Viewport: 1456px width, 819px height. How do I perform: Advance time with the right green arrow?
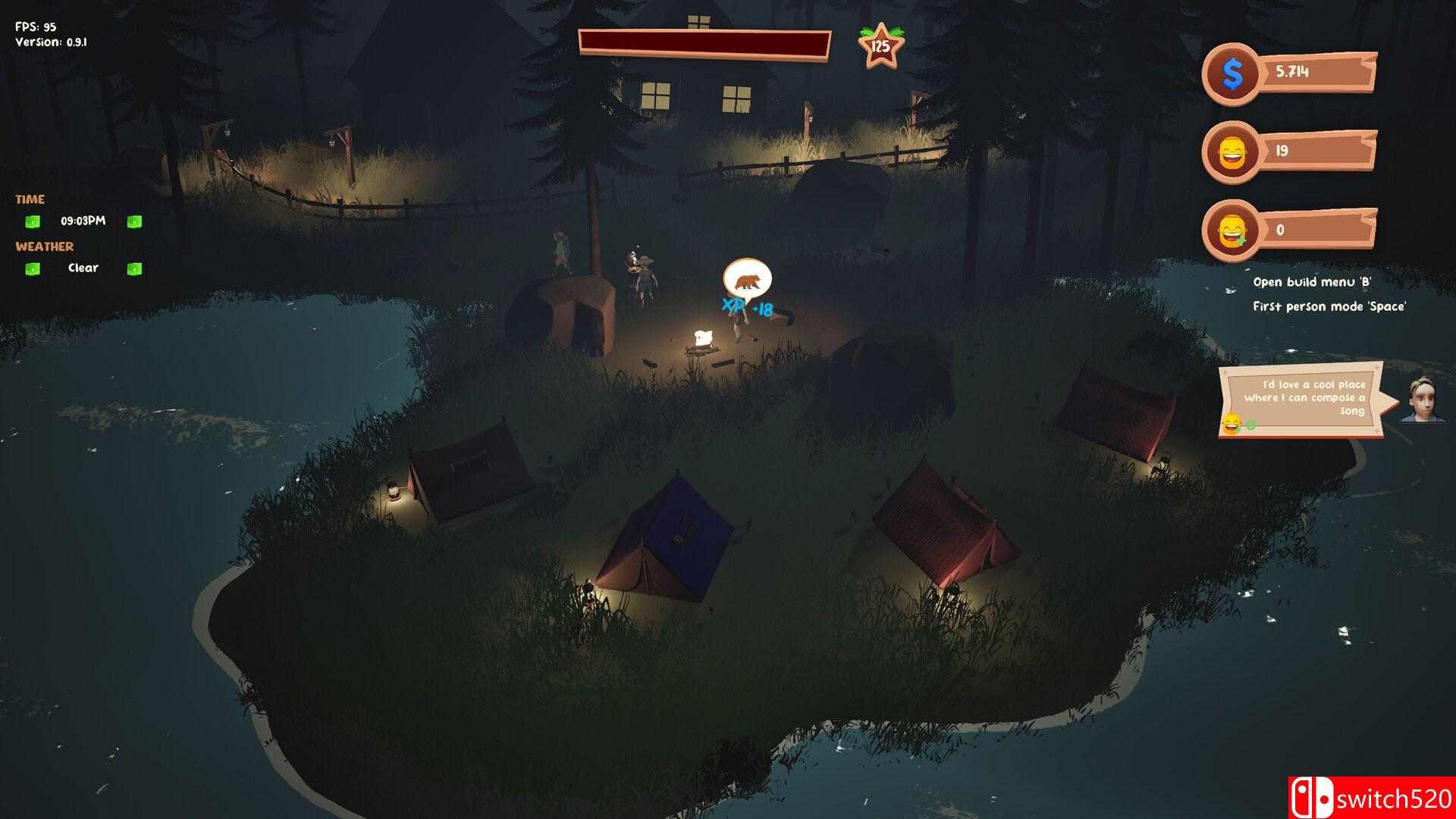pos(134,221)
